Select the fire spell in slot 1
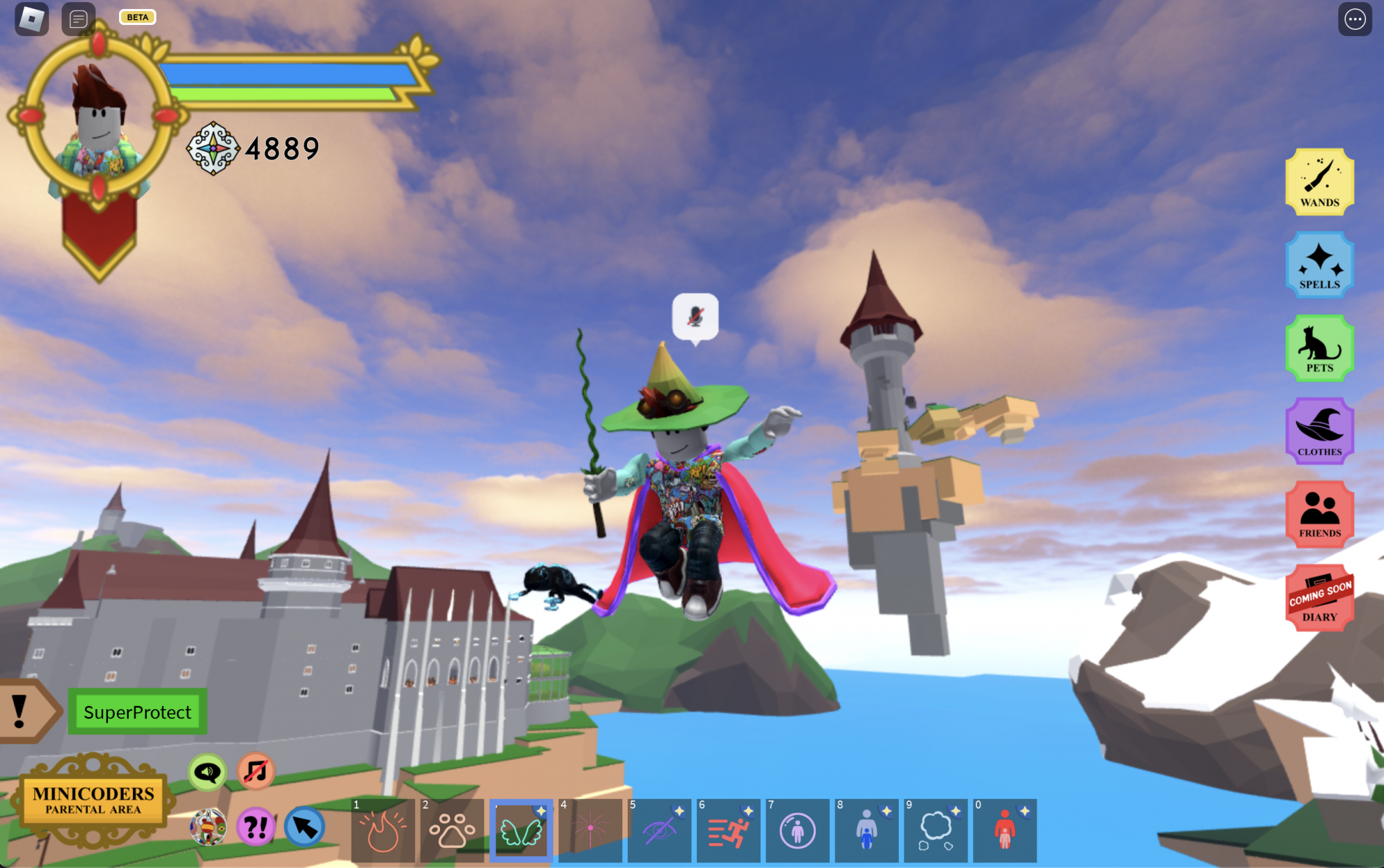 tap(383, 831)
